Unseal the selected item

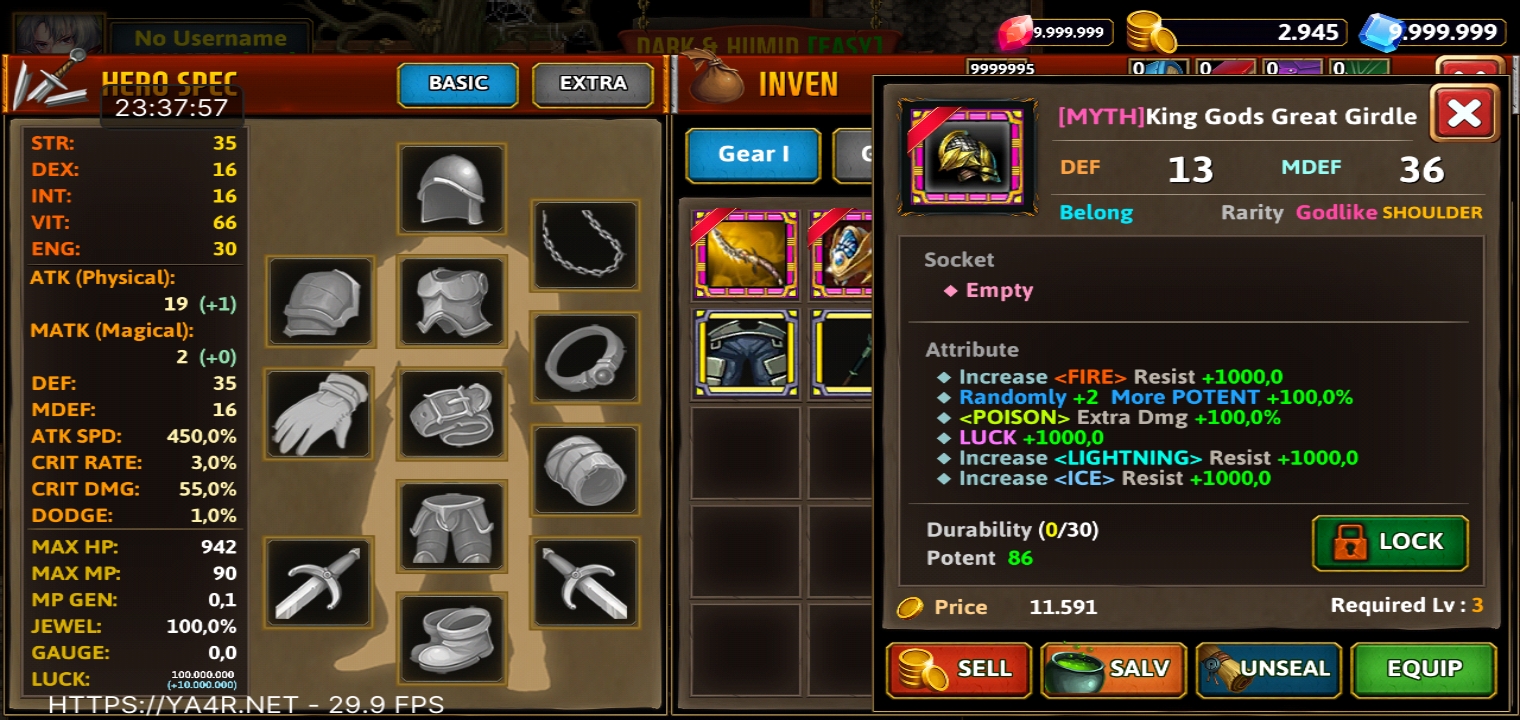point(1268,669)
